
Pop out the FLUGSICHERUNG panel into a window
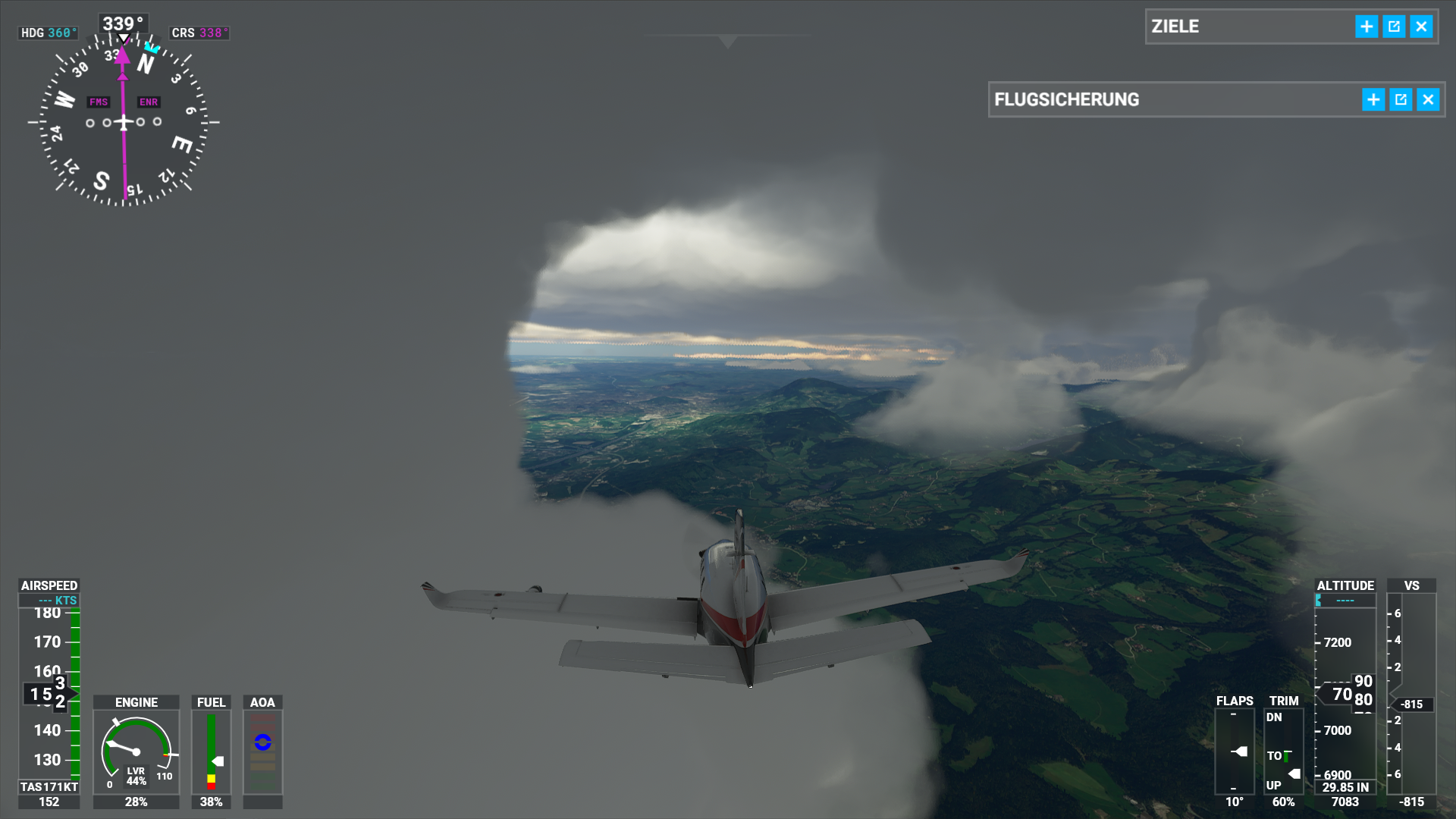(x=1401, y=99)
